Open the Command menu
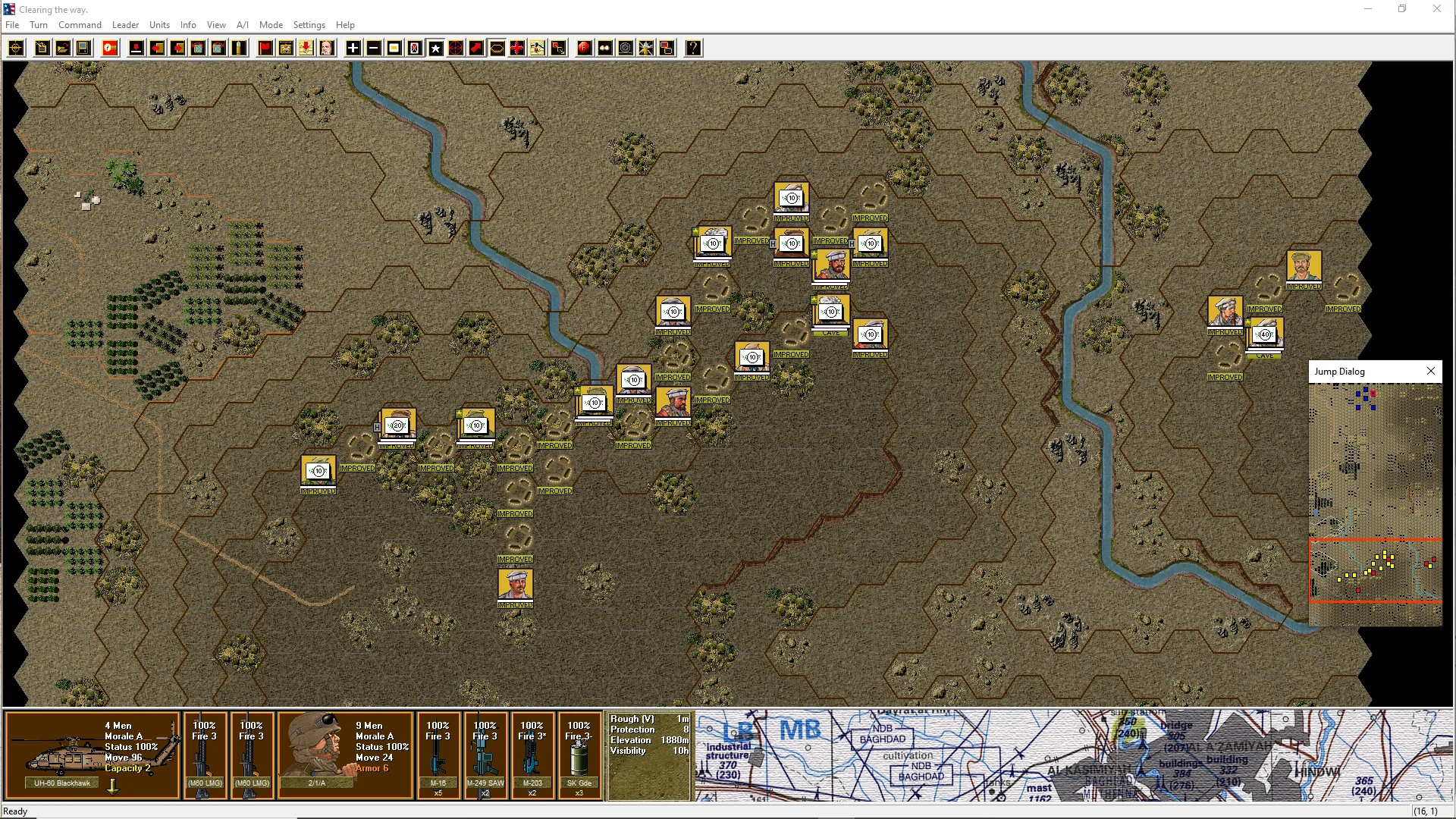The image size is (1456, 819). coord(80,25)
